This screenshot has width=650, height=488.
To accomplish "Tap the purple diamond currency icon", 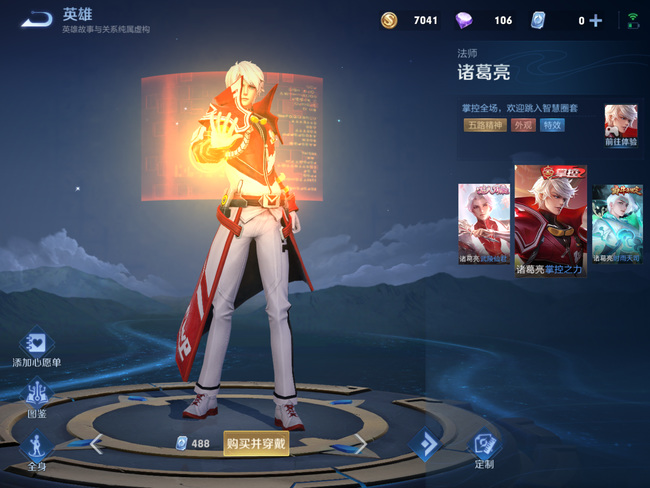I will tap(465, 20).
